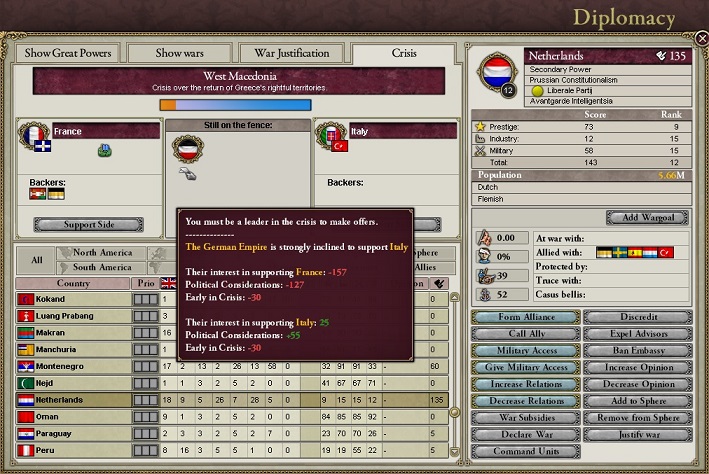Select the Add to Sphere action
The image size is (709, 474).
634,401
